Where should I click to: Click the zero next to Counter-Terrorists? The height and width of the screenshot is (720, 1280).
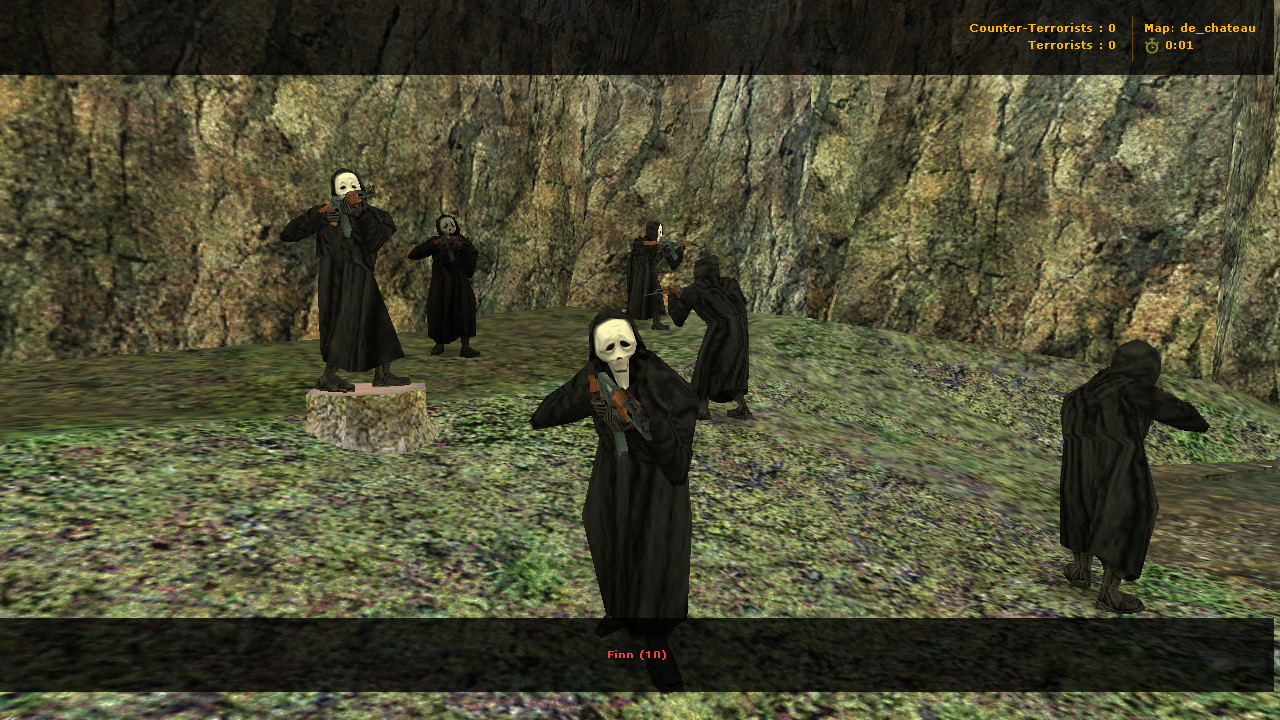(1112, 28)
